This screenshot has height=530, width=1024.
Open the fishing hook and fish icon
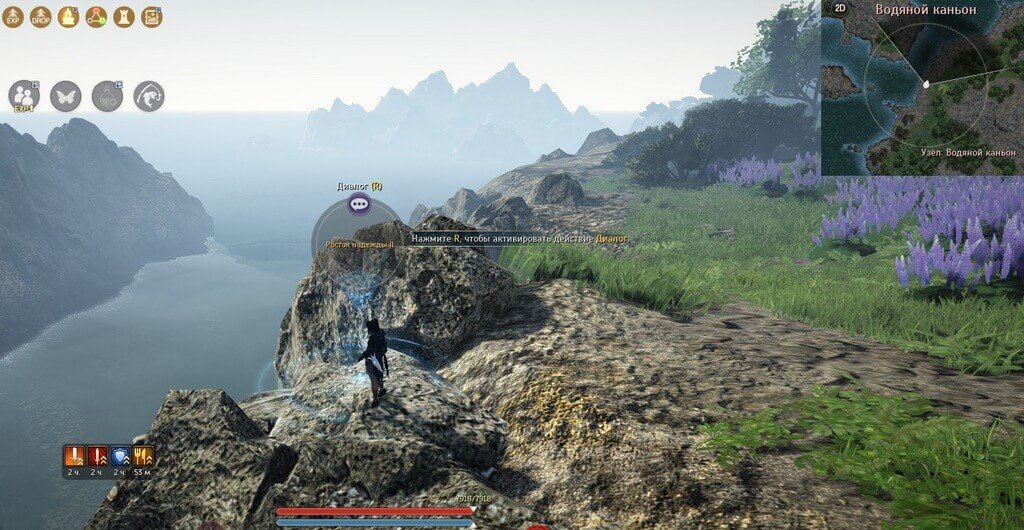[149, 96]
